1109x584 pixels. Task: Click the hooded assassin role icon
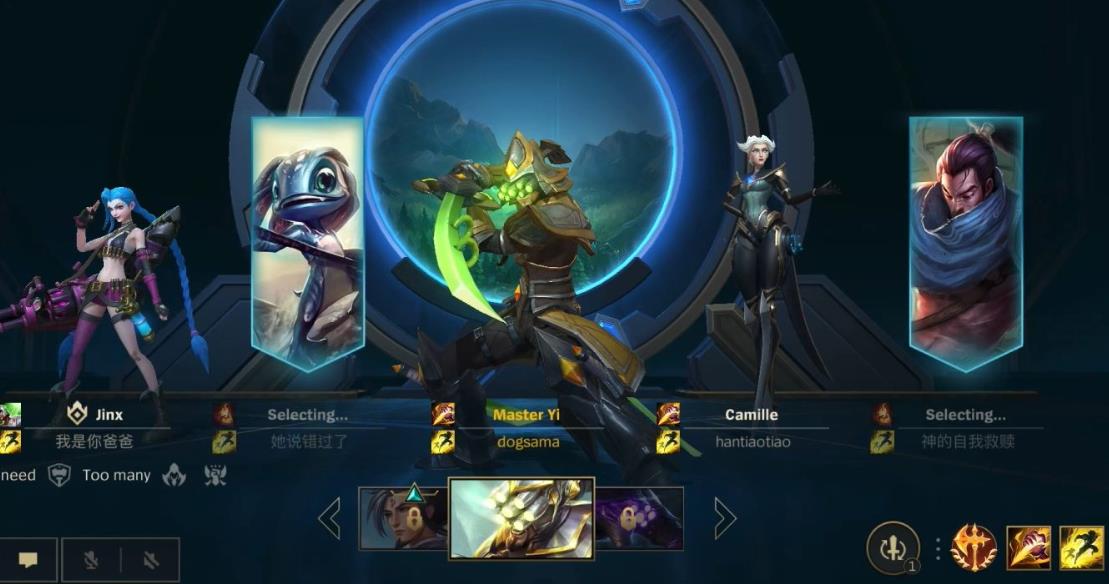[x=174, y=475]
